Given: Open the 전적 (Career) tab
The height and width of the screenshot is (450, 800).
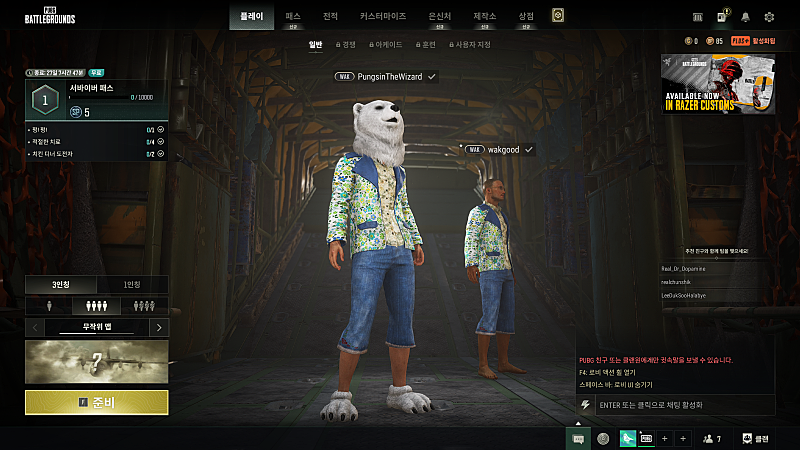Looking at the screenshot, I should [330, 17].
